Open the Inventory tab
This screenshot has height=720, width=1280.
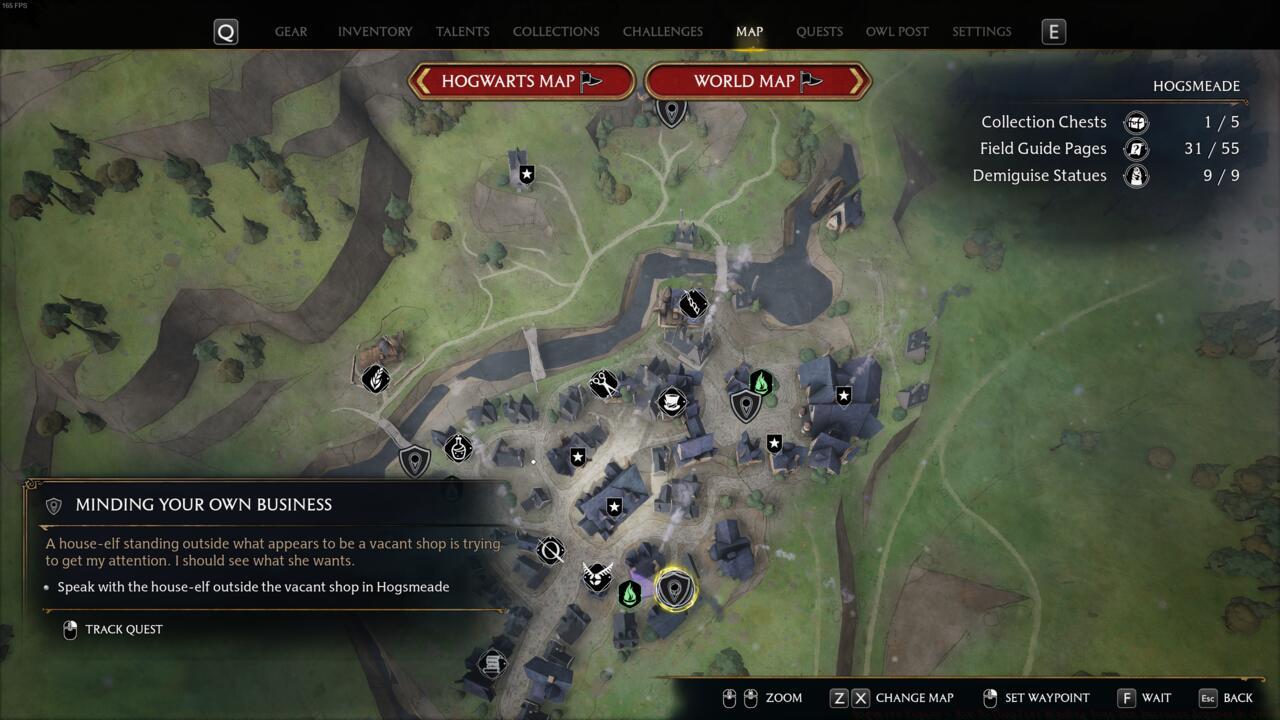(375, 31)
